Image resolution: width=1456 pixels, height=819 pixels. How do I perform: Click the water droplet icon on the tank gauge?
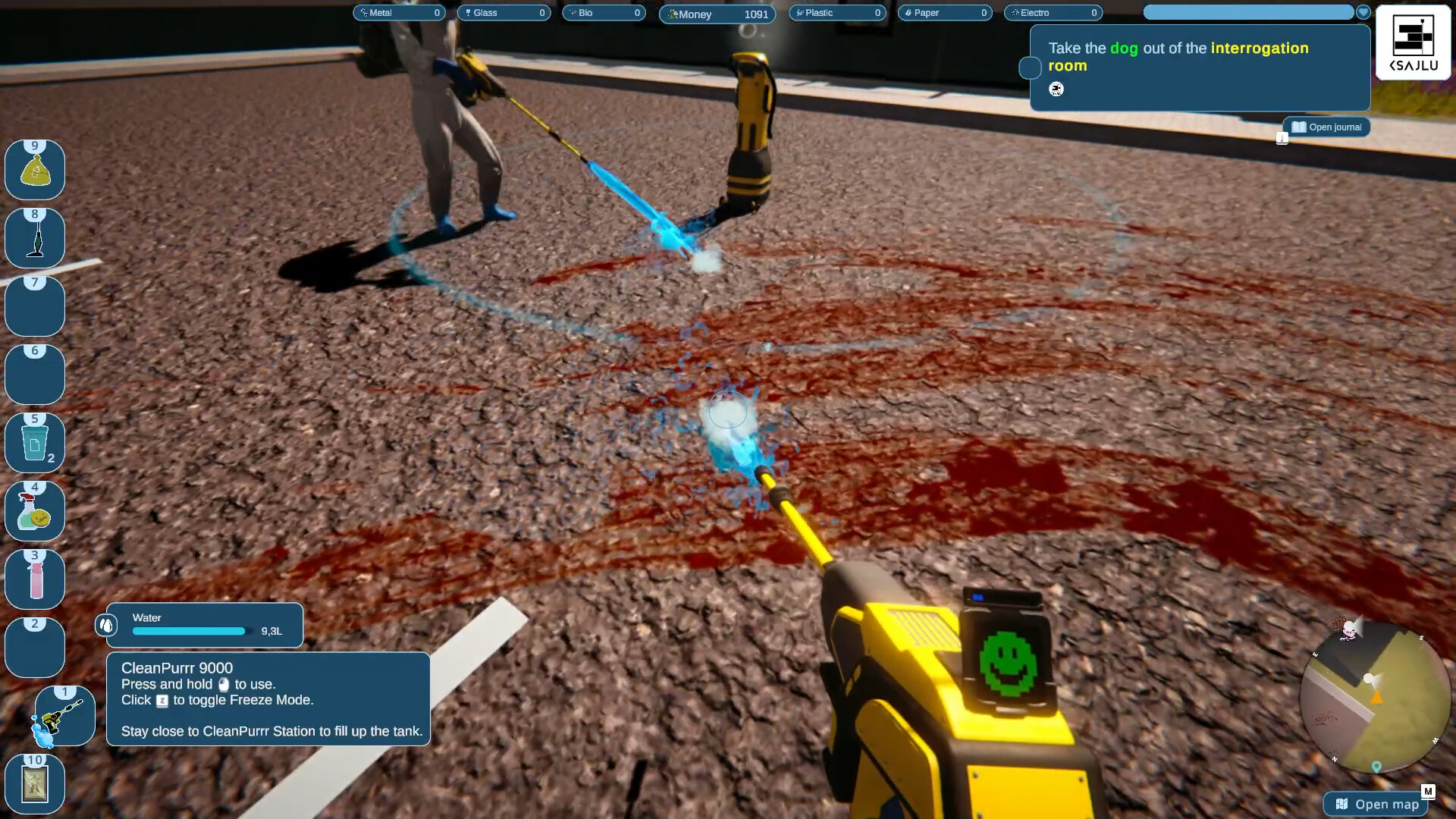(105, 625)
